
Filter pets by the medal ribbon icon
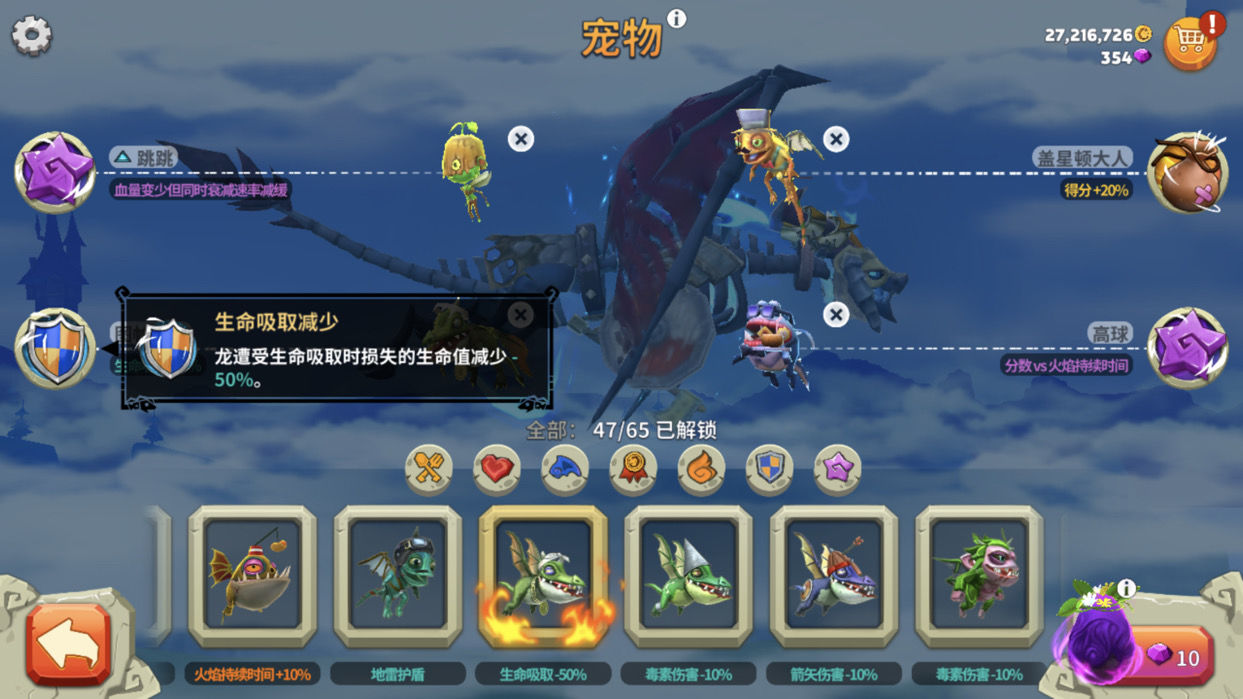click(633, 468)
